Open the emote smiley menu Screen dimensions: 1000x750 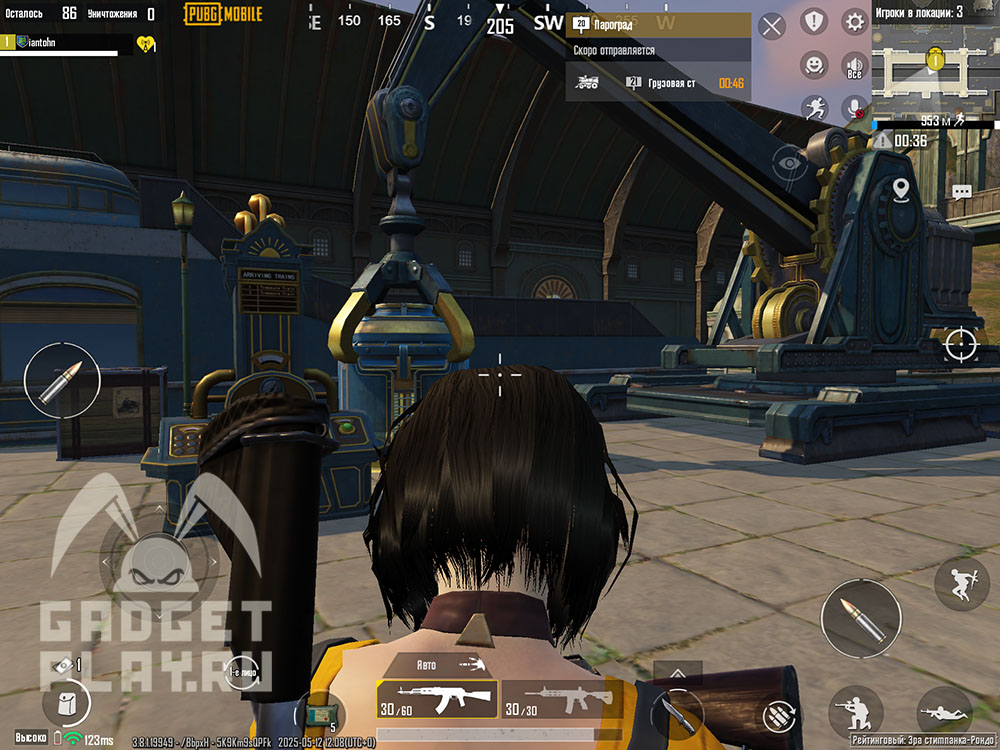(815, 65)
